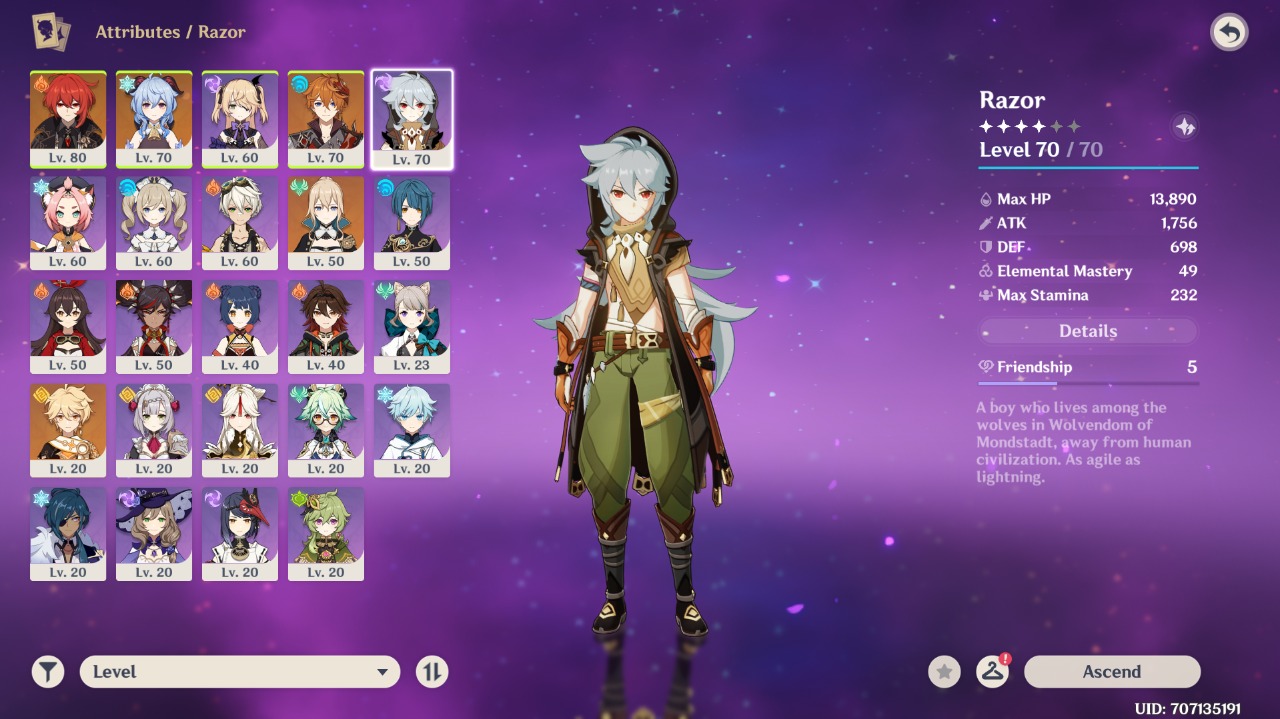The image size is (1280, 719).
Task: Open Razor's Details panel
Action: [x=1087, y=331]
